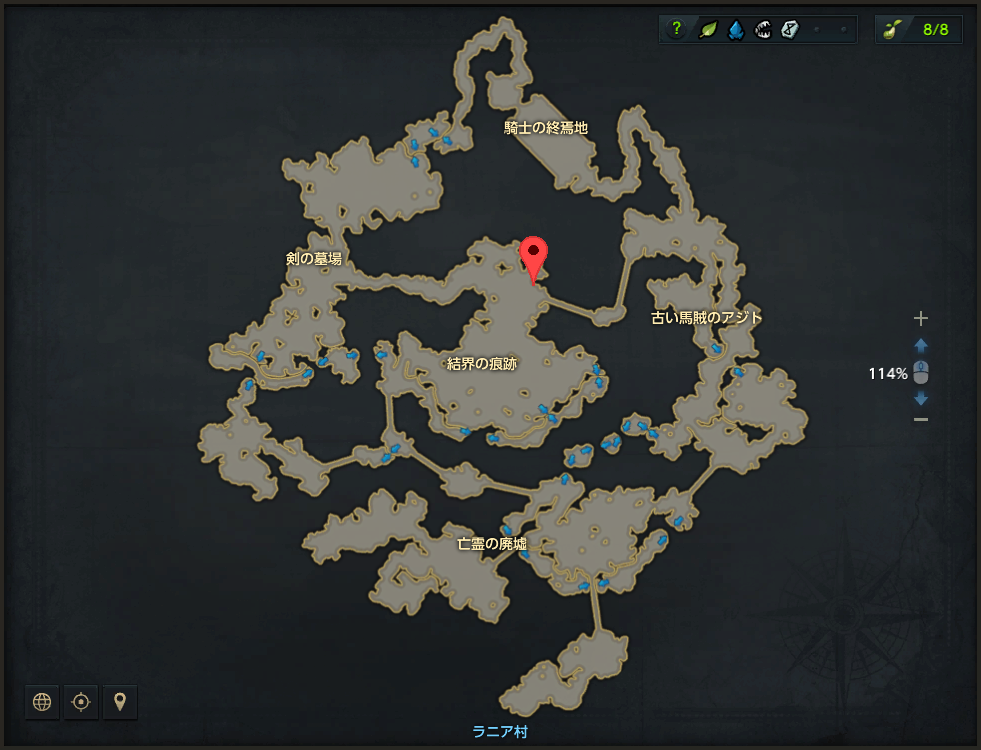Activate the map pin marker button
Image resolution: width=981 pixels, height=750 pixels.
120,702
